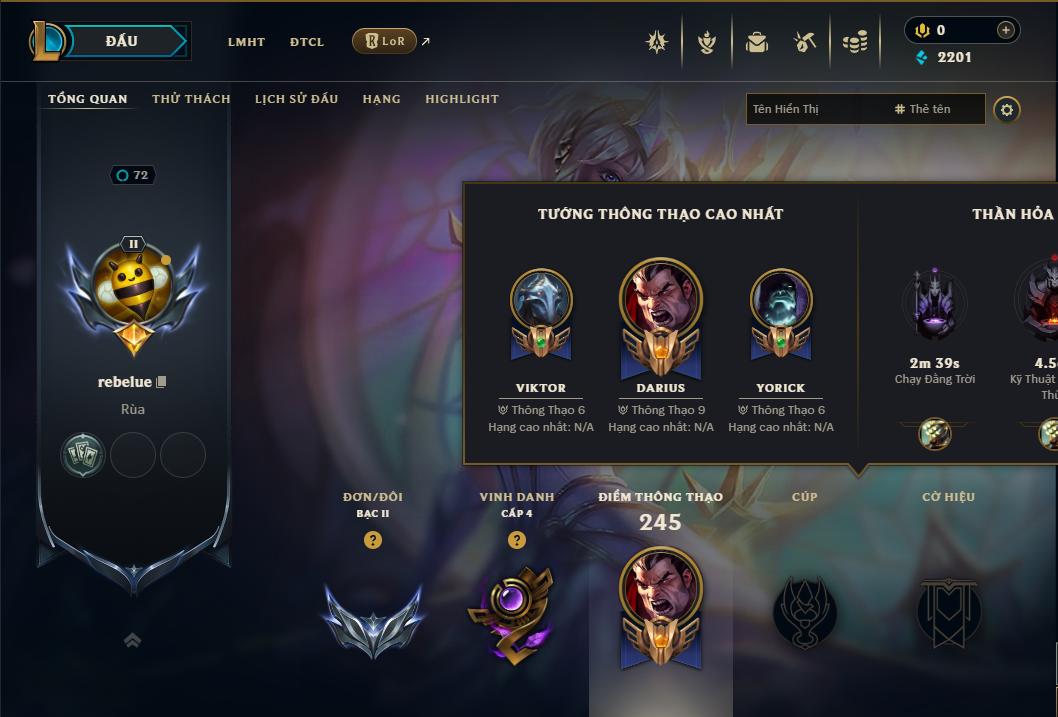Open the hammer loot crafting icon
Viewport: 1058px width, 717px height.
805,42
